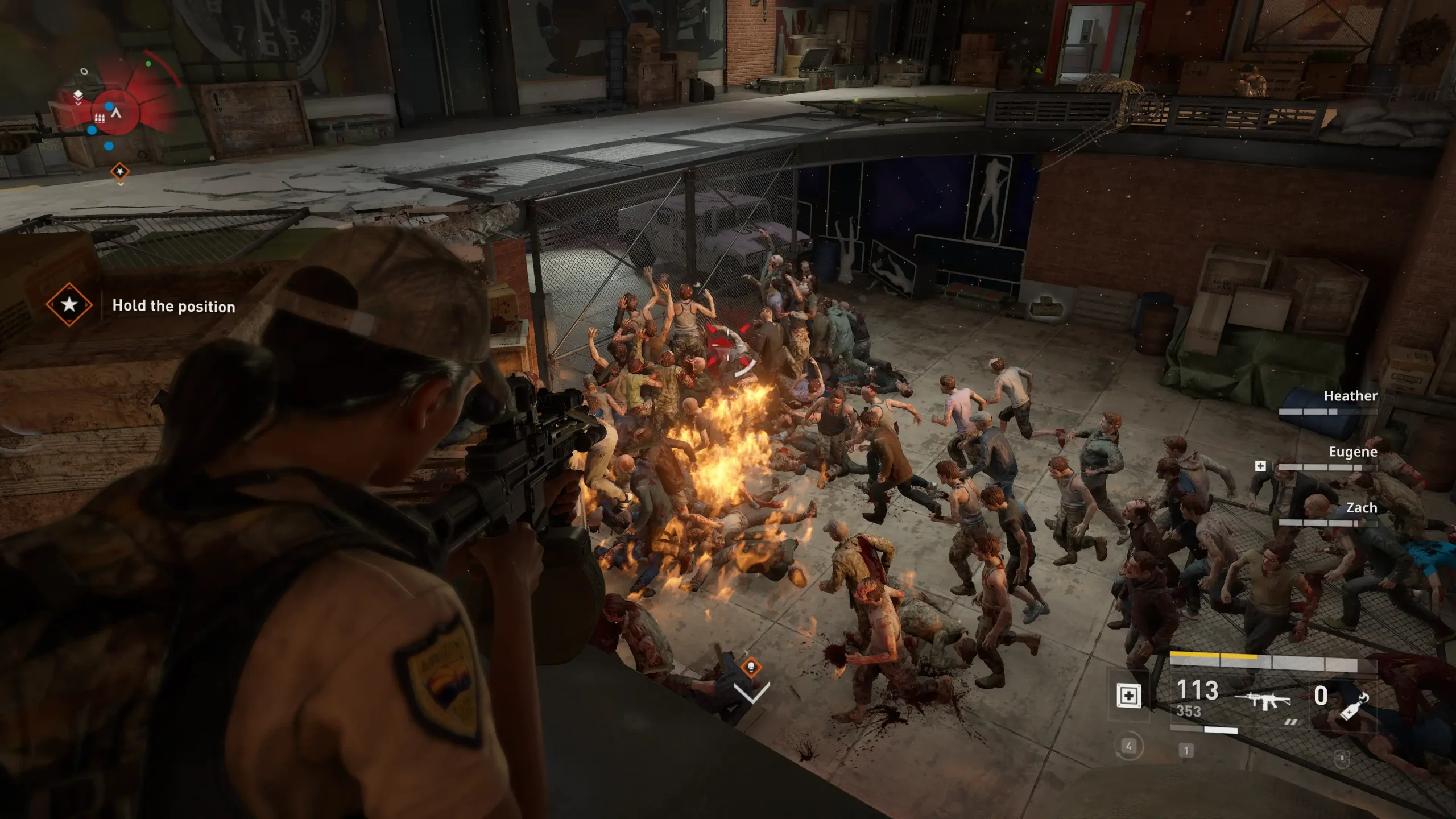Click the green dot on the minimap
The height and width of the screenshot is (819, 1456).
tap(148, 64)
